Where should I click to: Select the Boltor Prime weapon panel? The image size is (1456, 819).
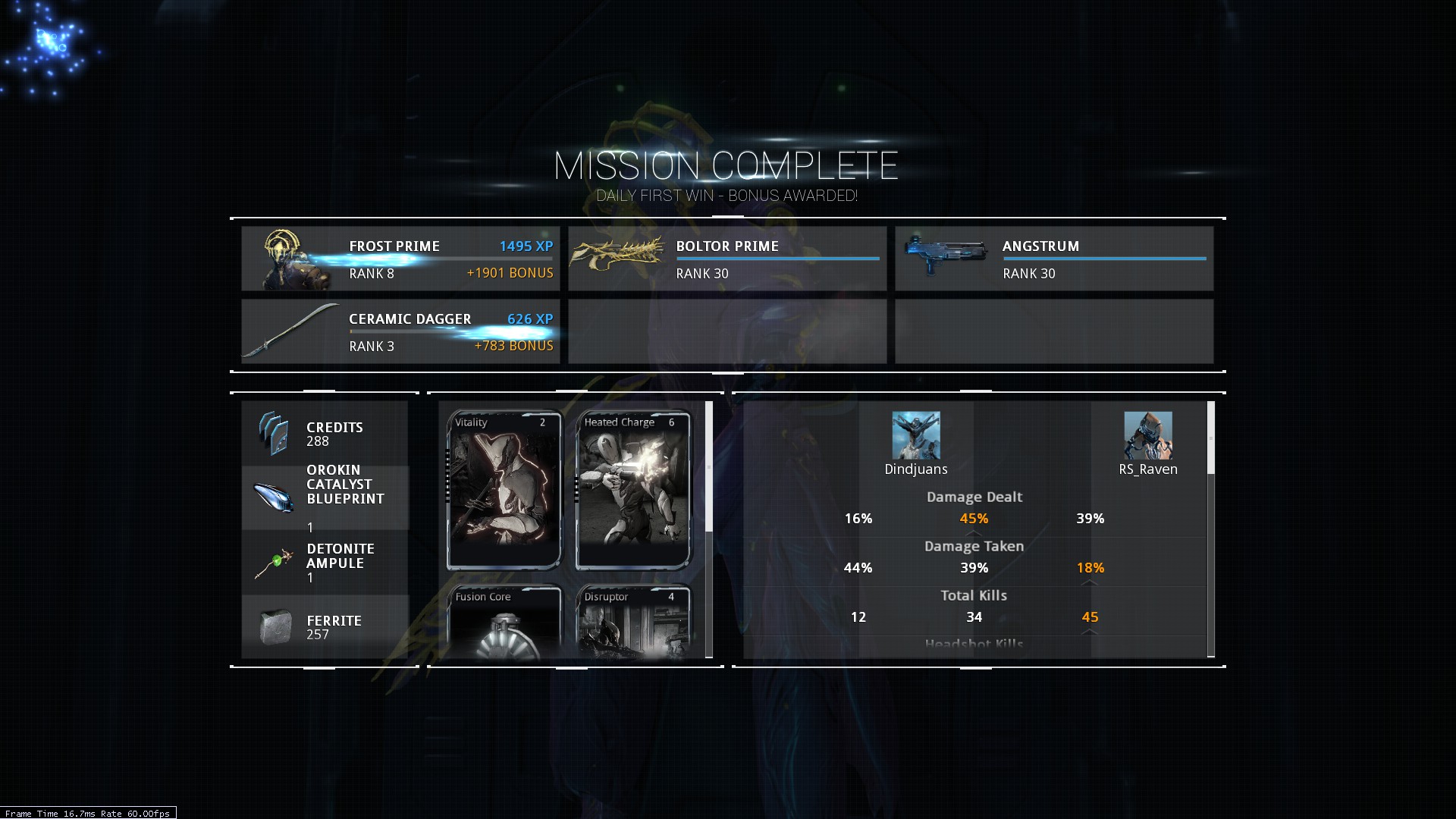tap(726, 259)
